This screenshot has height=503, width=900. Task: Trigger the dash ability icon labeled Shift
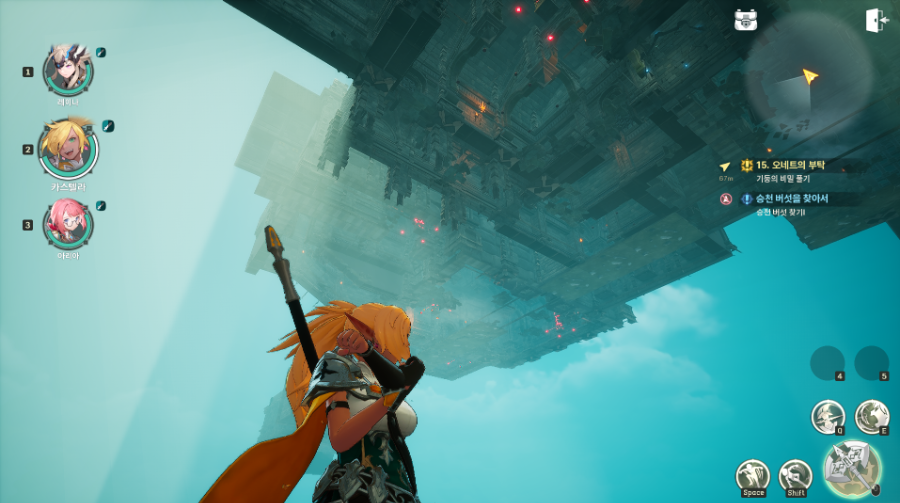[x=795, y=476]
